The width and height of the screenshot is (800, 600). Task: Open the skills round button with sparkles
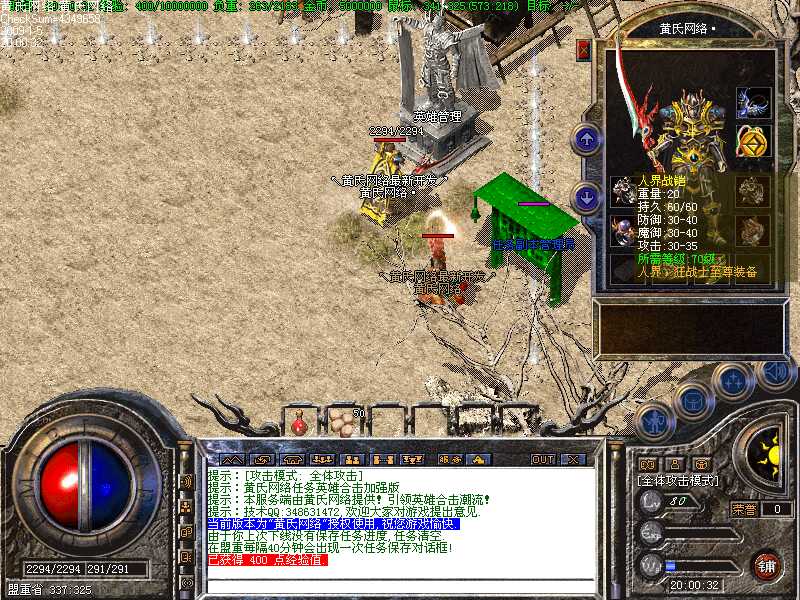733,382
